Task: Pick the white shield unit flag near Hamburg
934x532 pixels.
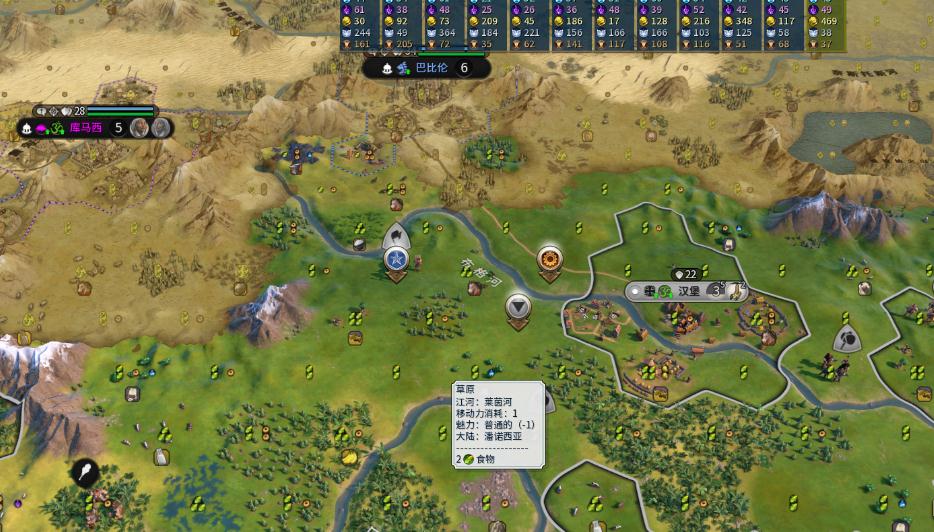Action: [x=847, y=339]
